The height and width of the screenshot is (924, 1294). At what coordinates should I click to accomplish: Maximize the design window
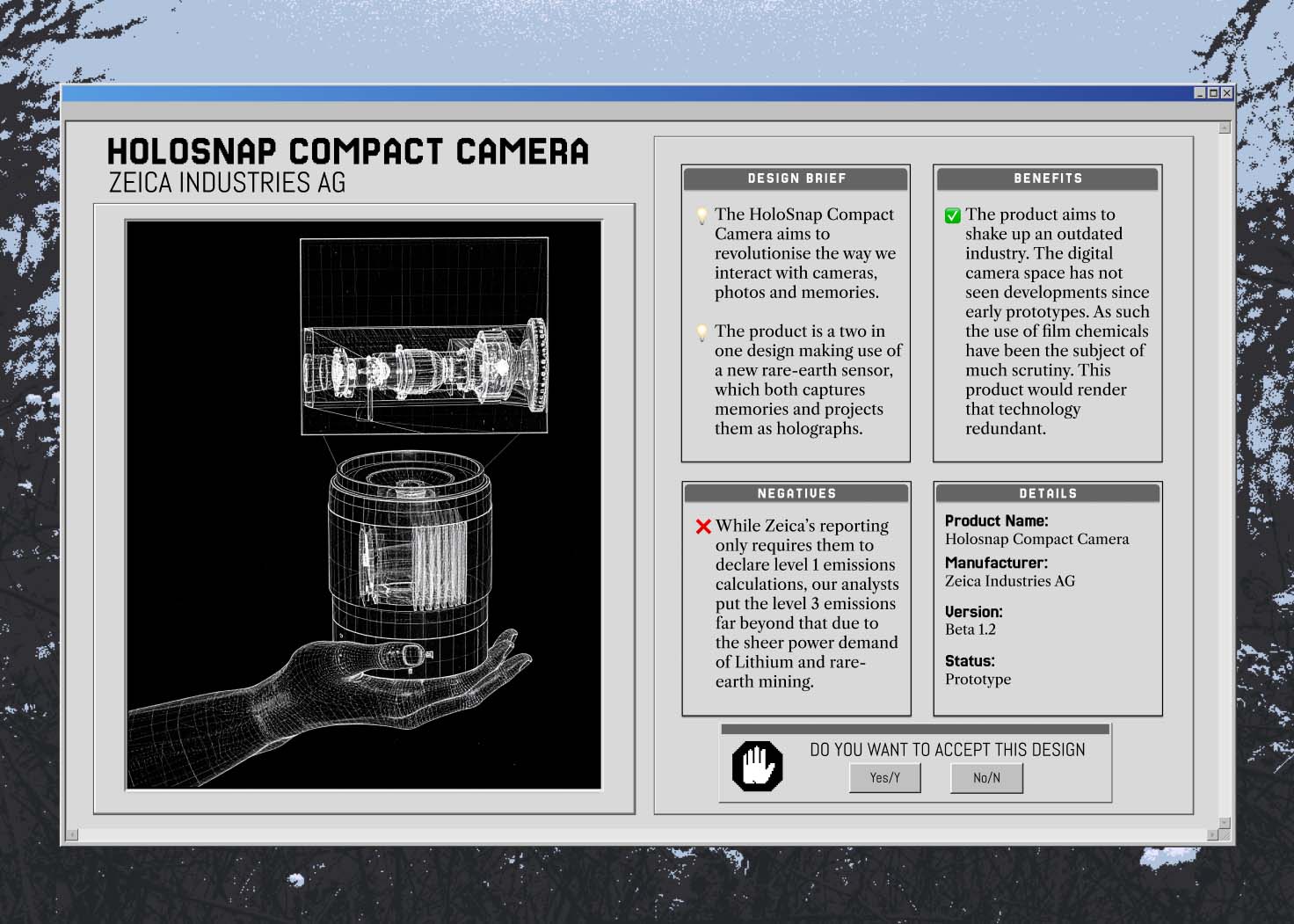click(1214, 93)
